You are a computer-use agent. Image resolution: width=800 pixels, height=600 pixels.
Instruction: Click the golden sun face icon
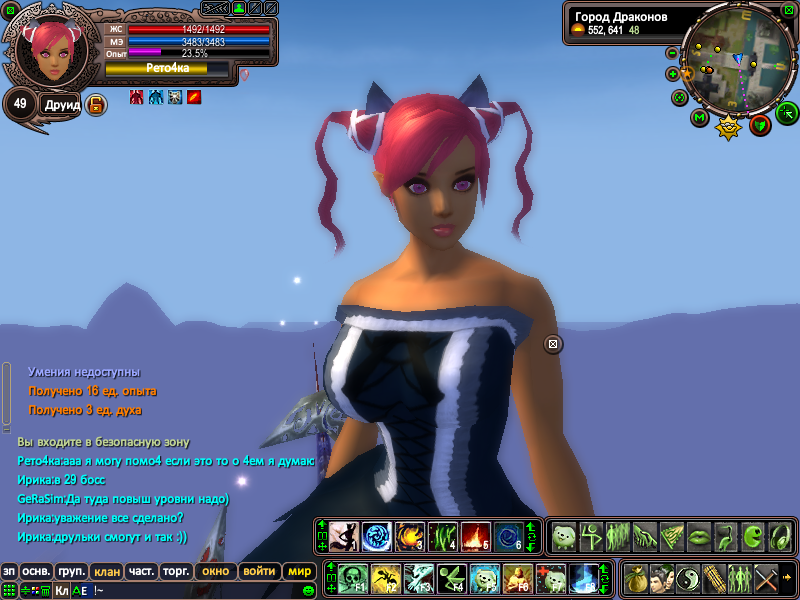point(728,126)
